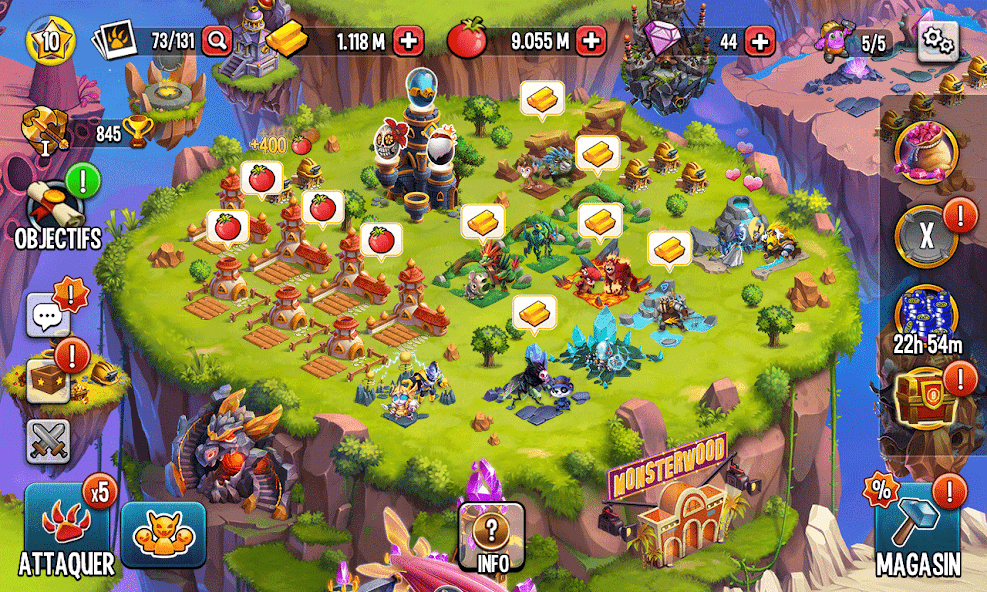
Task: Search the monster collection magnifier button
Action: [216, 41]
